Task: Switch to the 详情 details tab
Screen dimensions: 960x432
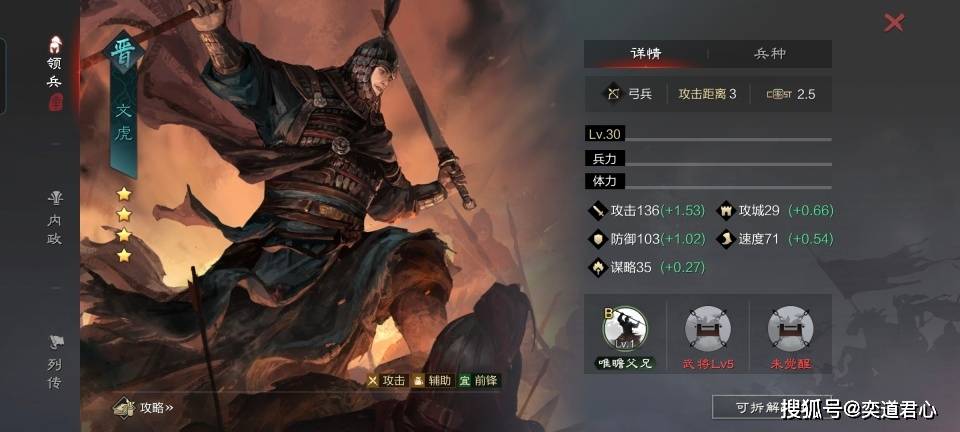Action: pos(645,54)
